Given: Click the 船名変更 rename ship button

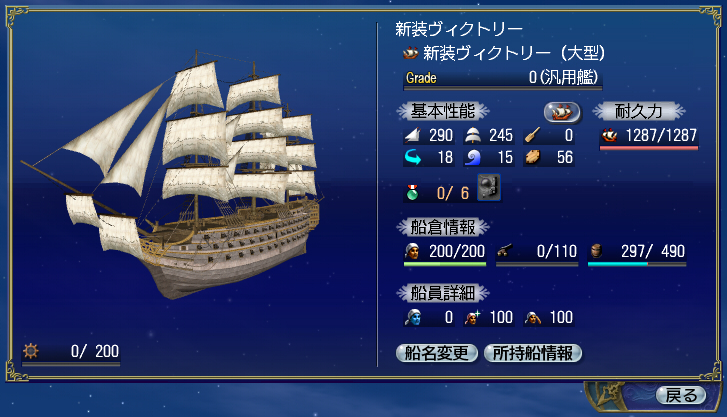Looking at the screenshot, I should (x=437, y=352).
